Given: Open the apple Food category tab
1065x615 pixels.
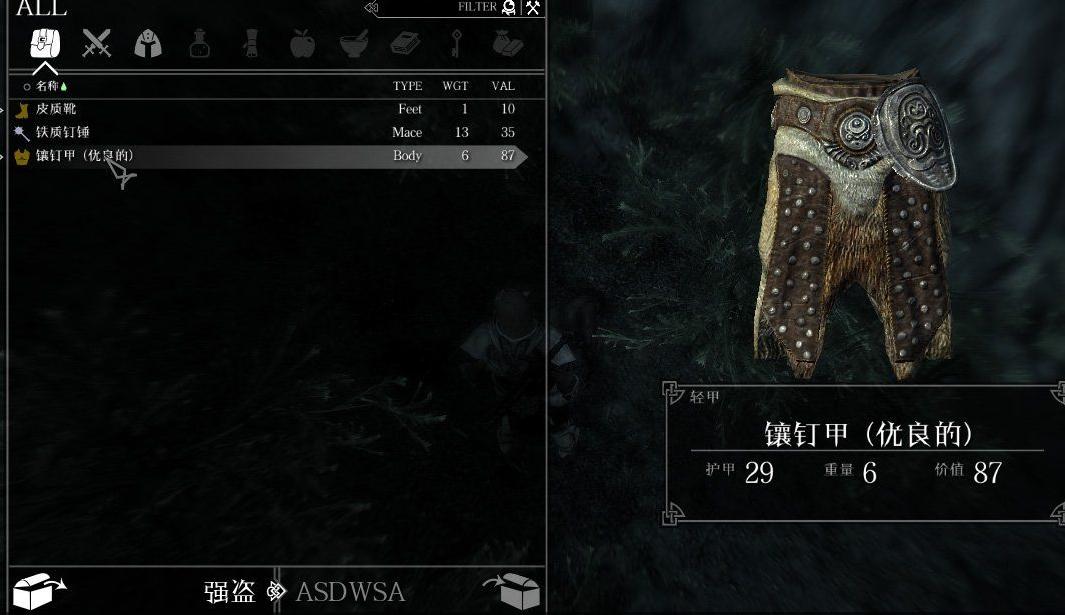Looking at the screenshot, I should coord(302,44).
